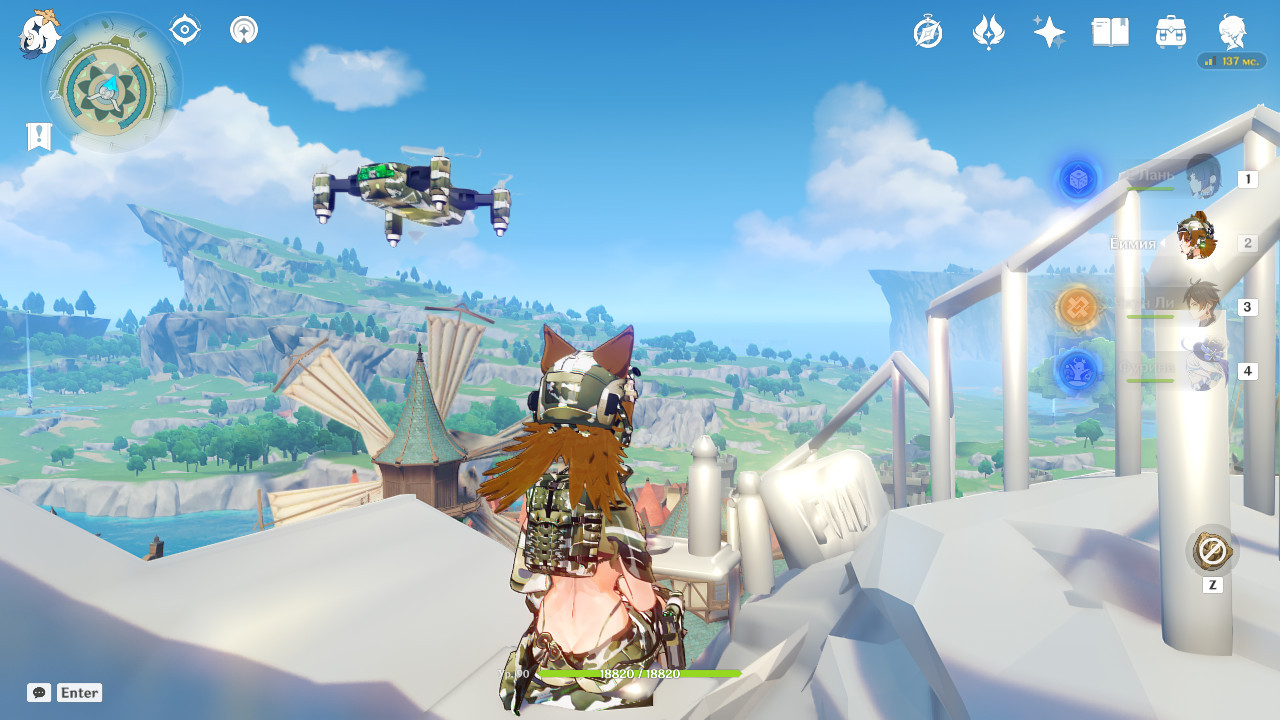Open the co-op mode signal icon
The image size is (1280, 720).
(243, 29)
